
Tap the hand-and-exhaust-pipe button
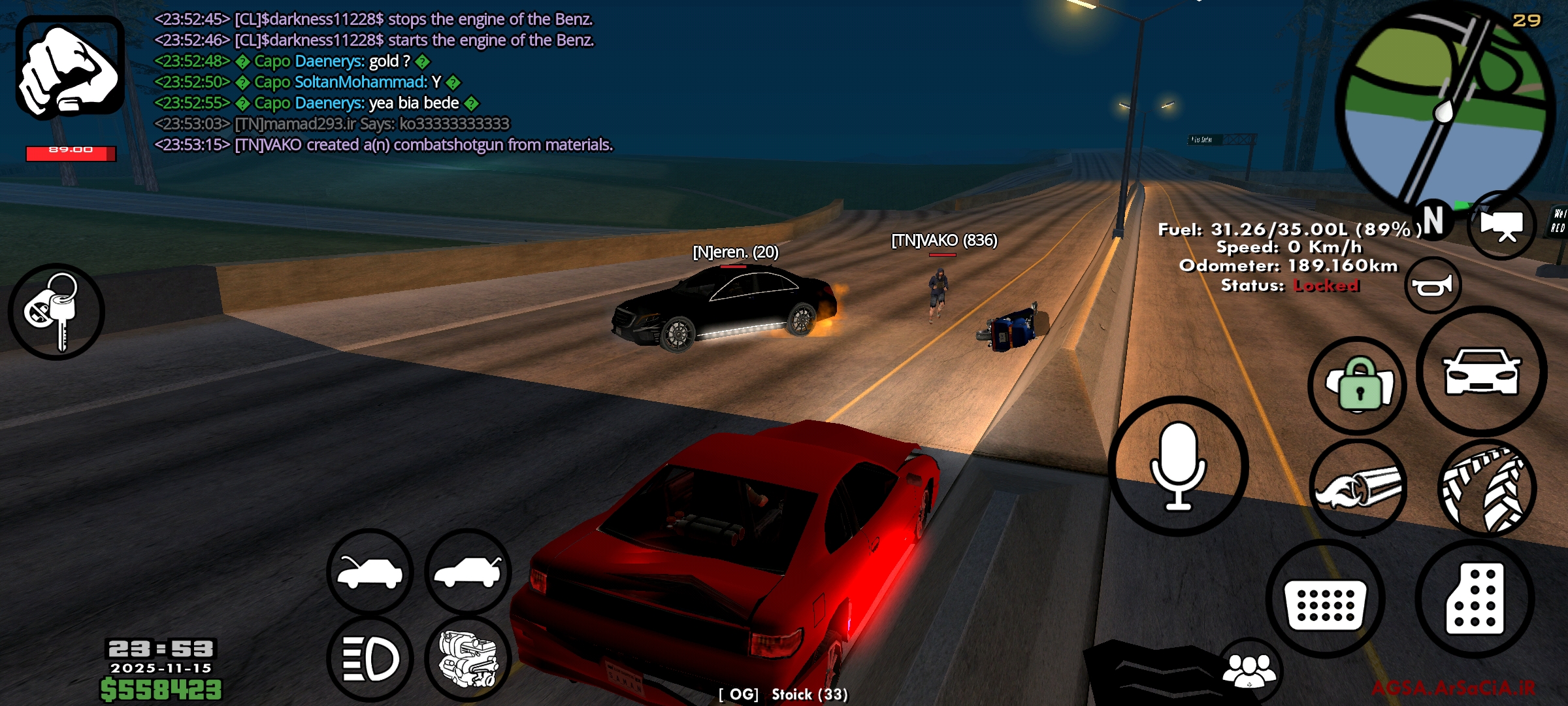pyautogui.click(x=1358, y=488)
